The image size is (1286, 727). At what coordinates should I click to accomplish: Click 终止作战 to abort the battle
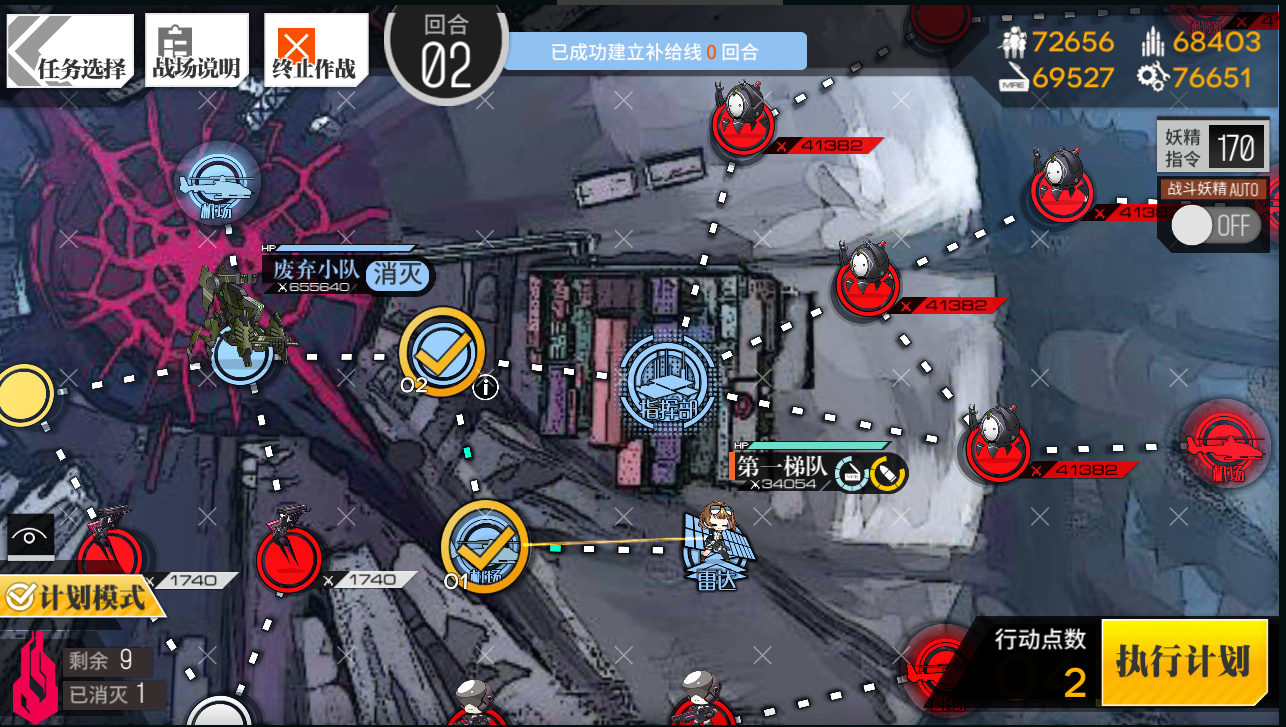click(314, 50)
